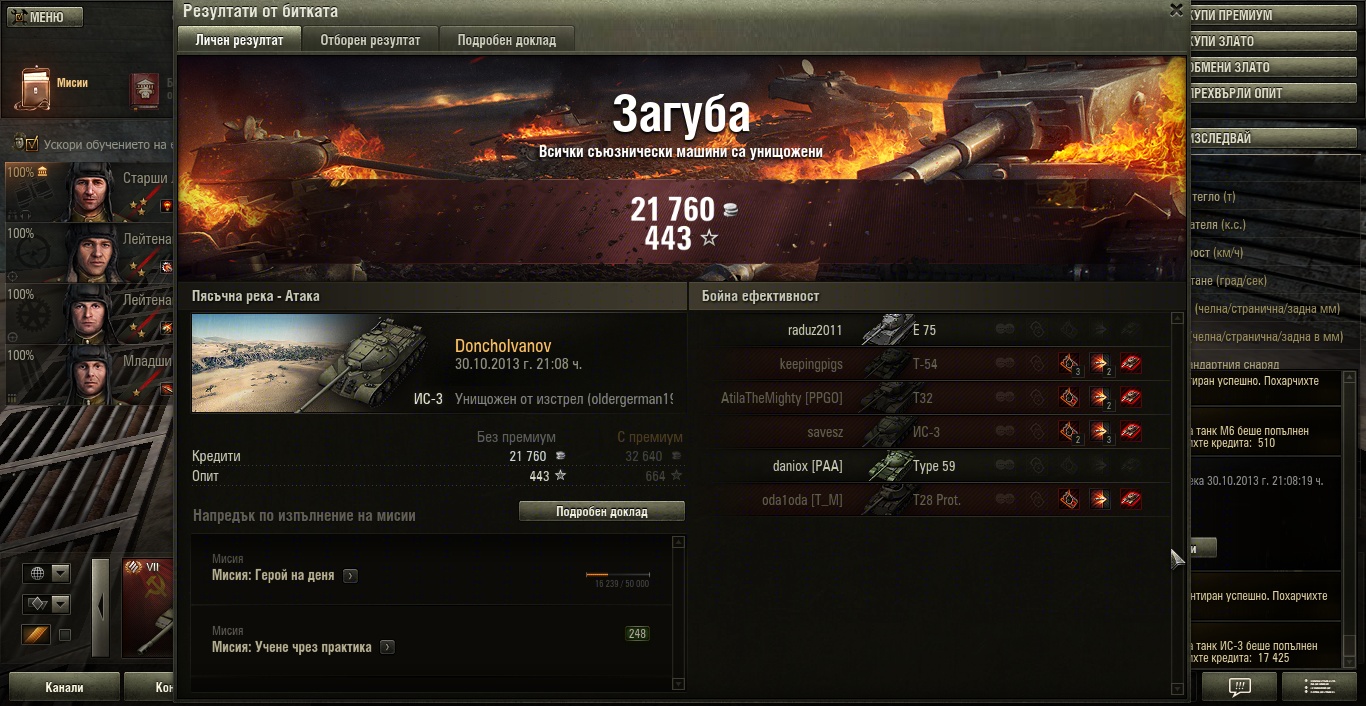The width and height of the screenshot is (1366, 706).
Task: Open the Мисии icon
Action: [x=36, y=89]
